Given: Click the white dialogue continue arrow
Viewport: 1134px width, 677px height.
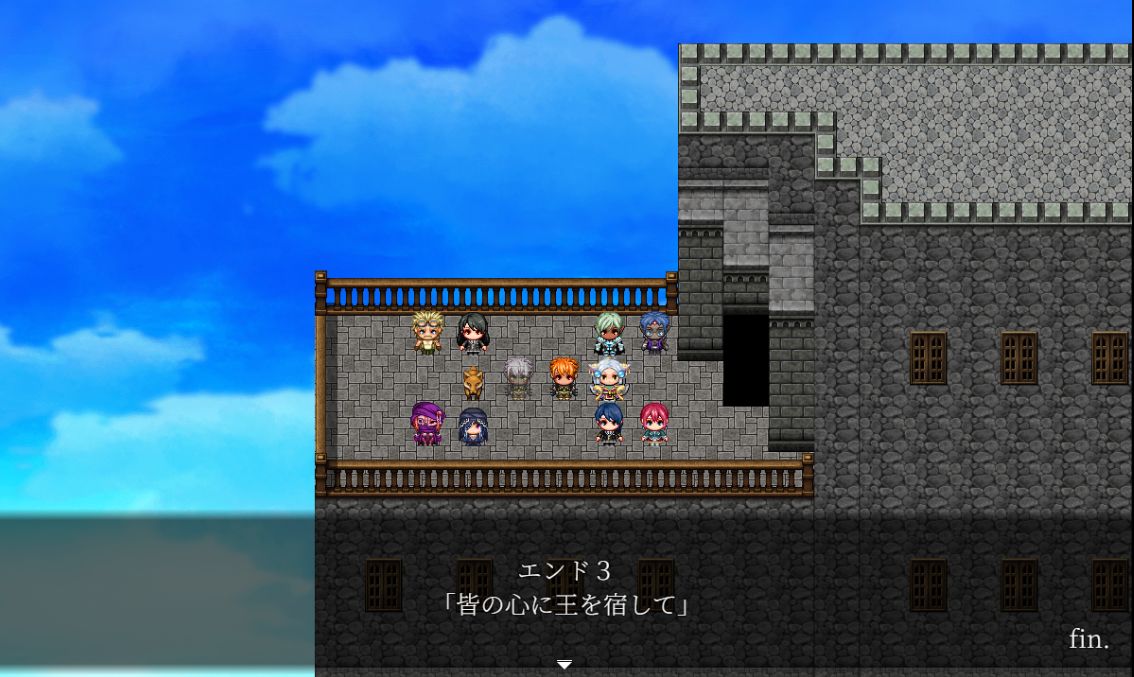Looking at the screenshot, I should point(564,664).
